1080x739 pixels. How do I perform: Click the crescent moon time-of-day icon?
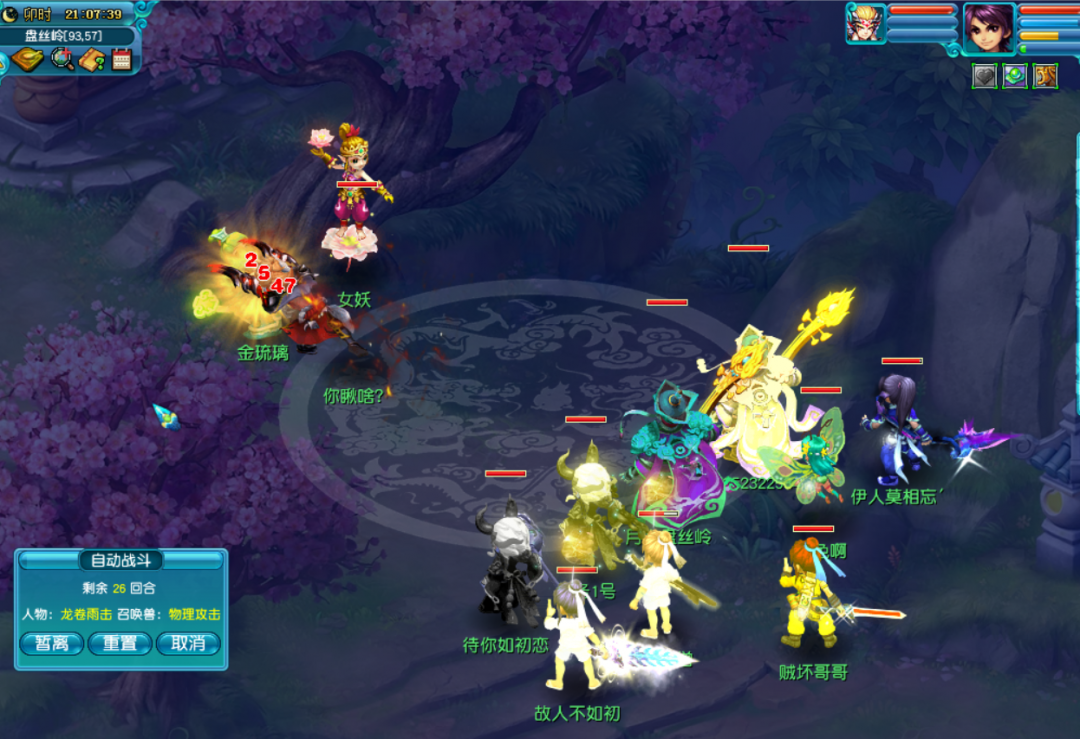click(x=11, y=14)
